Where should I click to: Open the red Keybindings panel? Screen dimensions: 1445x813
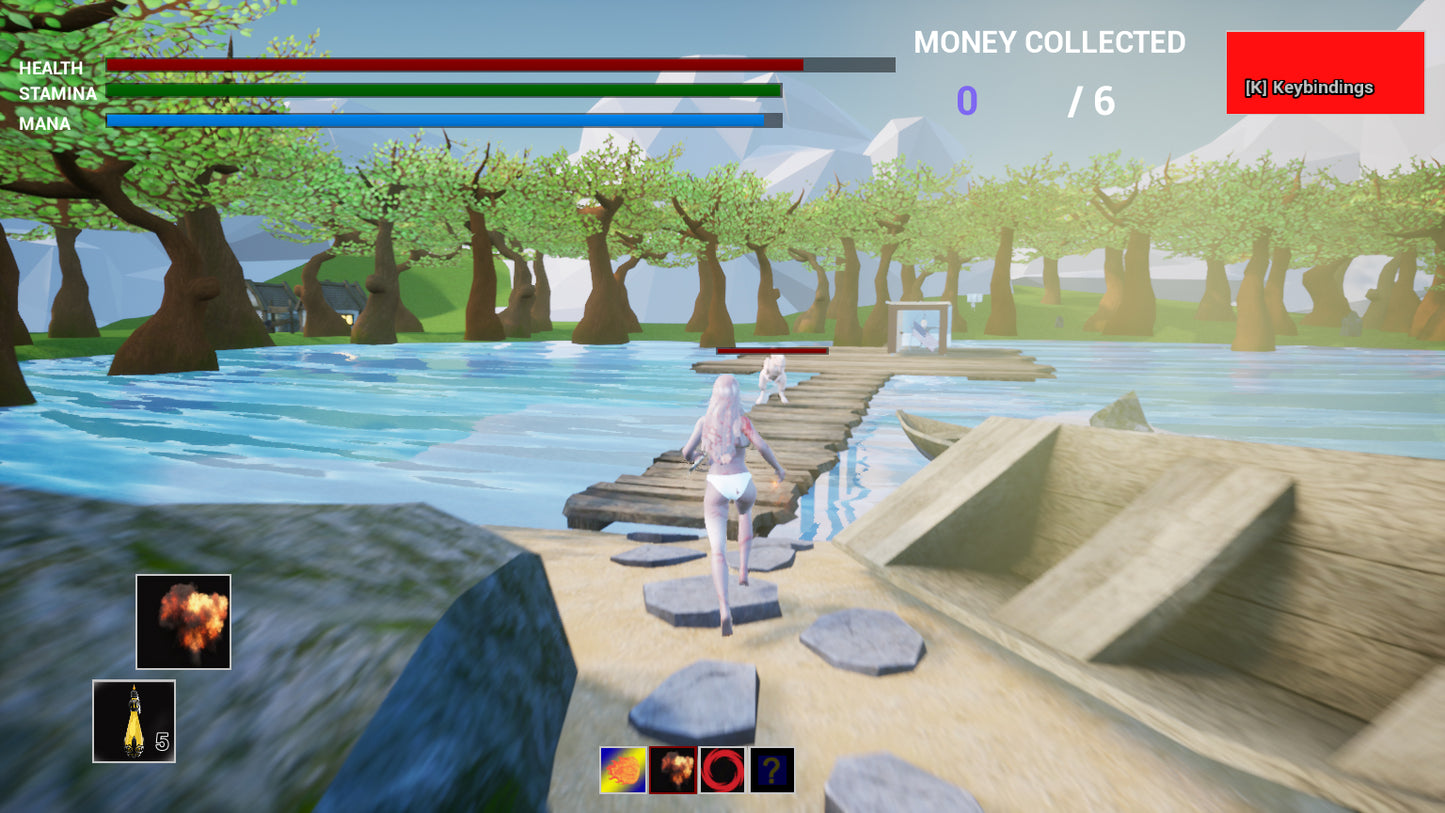(x=1324, y=72)
